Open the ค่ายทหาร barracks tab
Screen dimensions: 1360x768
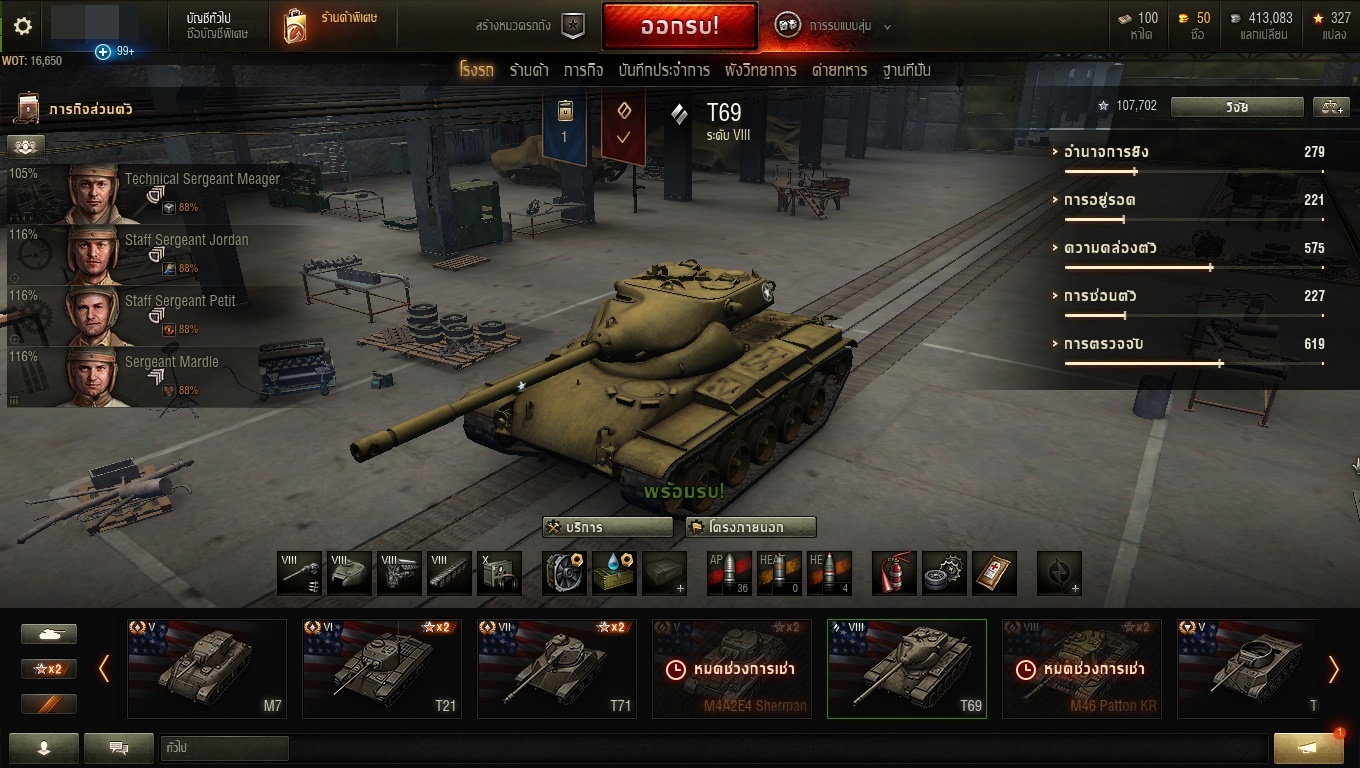click(839, 70)
